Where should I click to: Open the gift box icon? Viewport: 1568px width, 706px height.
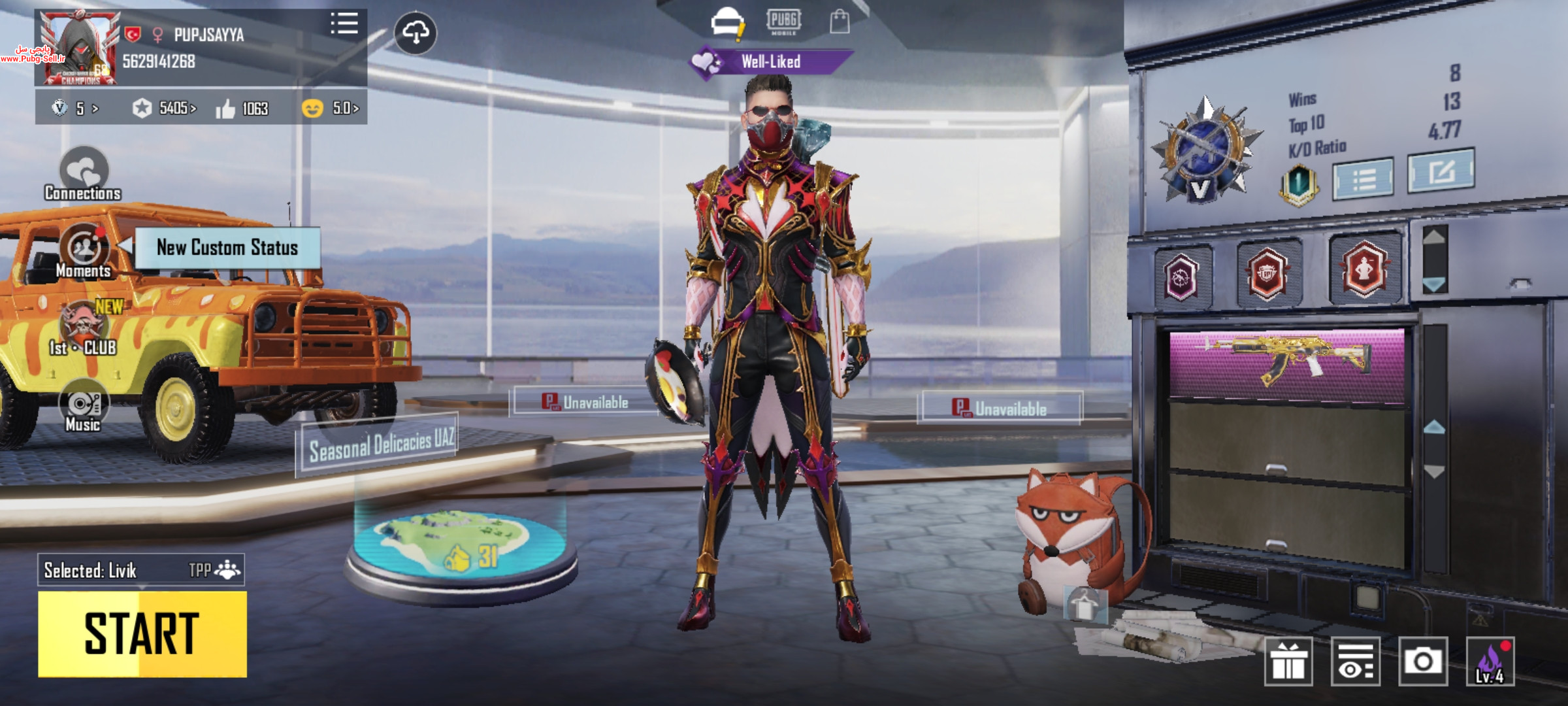1288,662
